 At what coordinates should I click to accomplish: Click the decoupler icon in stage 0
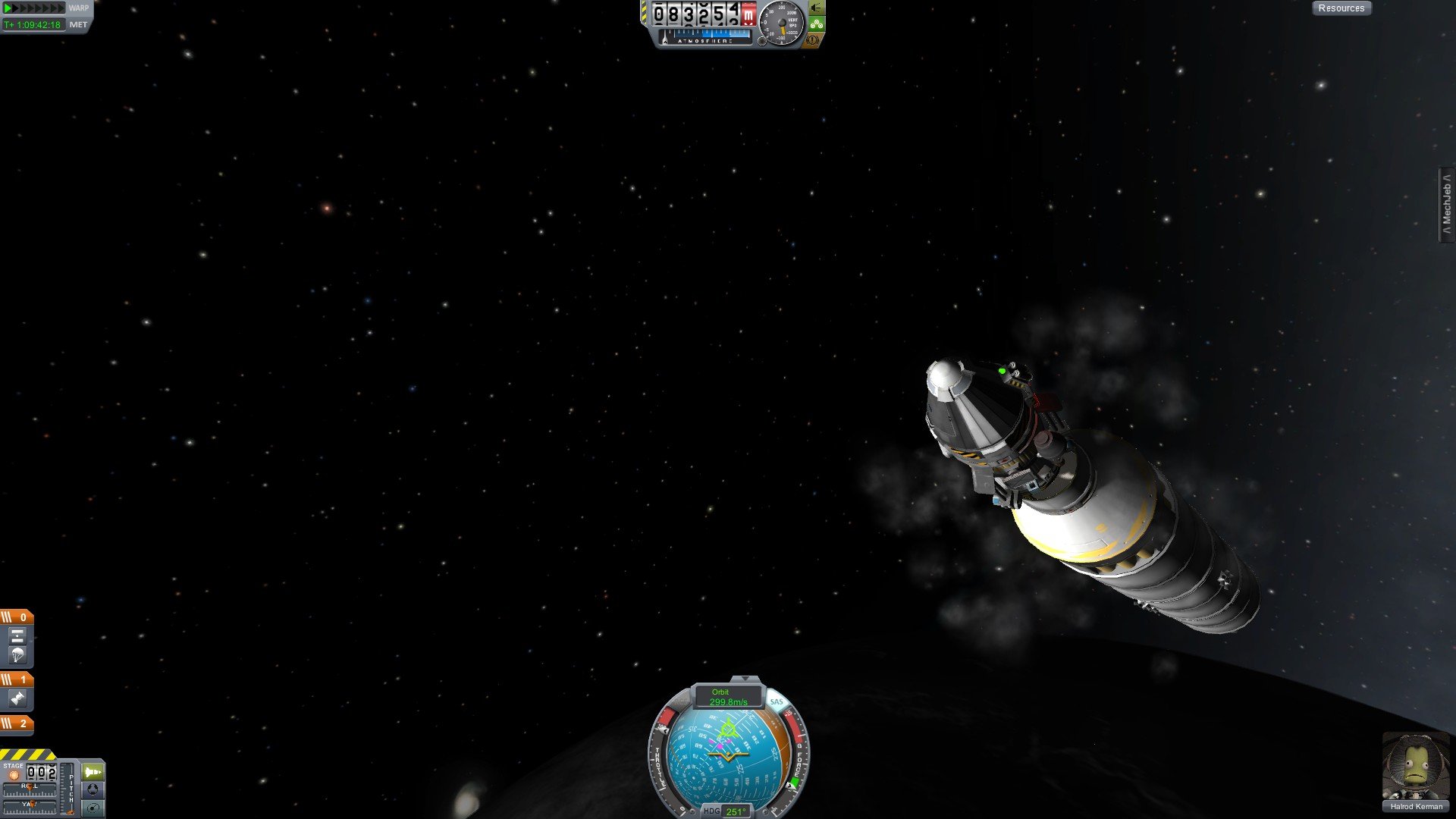coord(17,636)
